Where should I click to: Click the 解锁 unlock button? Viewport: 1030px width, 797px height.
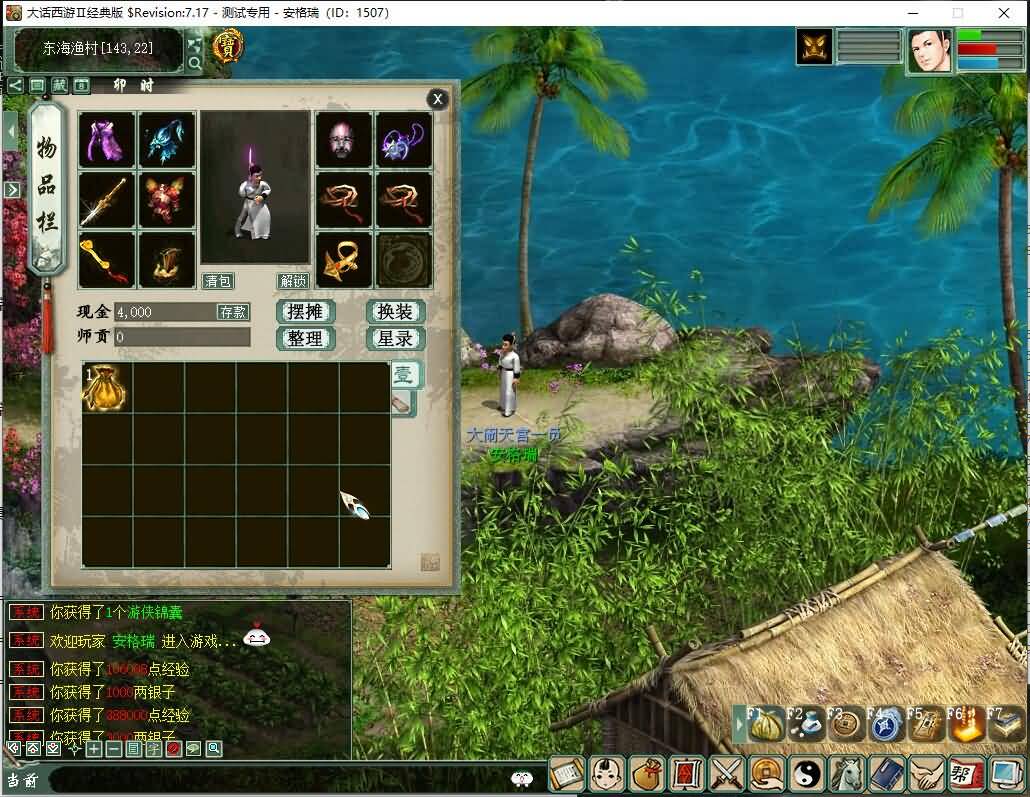[x=293, y=281]
